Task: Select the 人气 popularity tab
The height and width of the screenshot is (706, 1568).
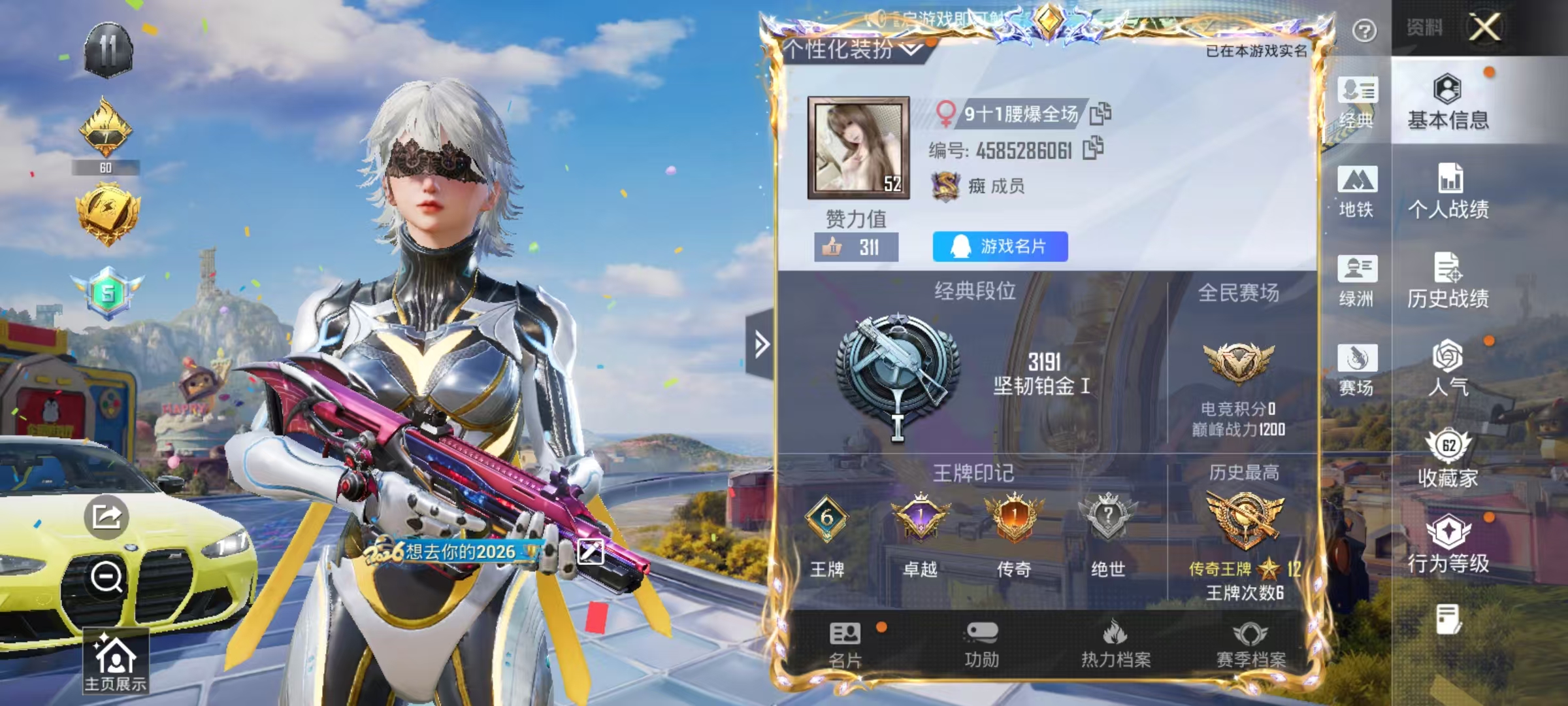Action: (x=1448, y=368)
